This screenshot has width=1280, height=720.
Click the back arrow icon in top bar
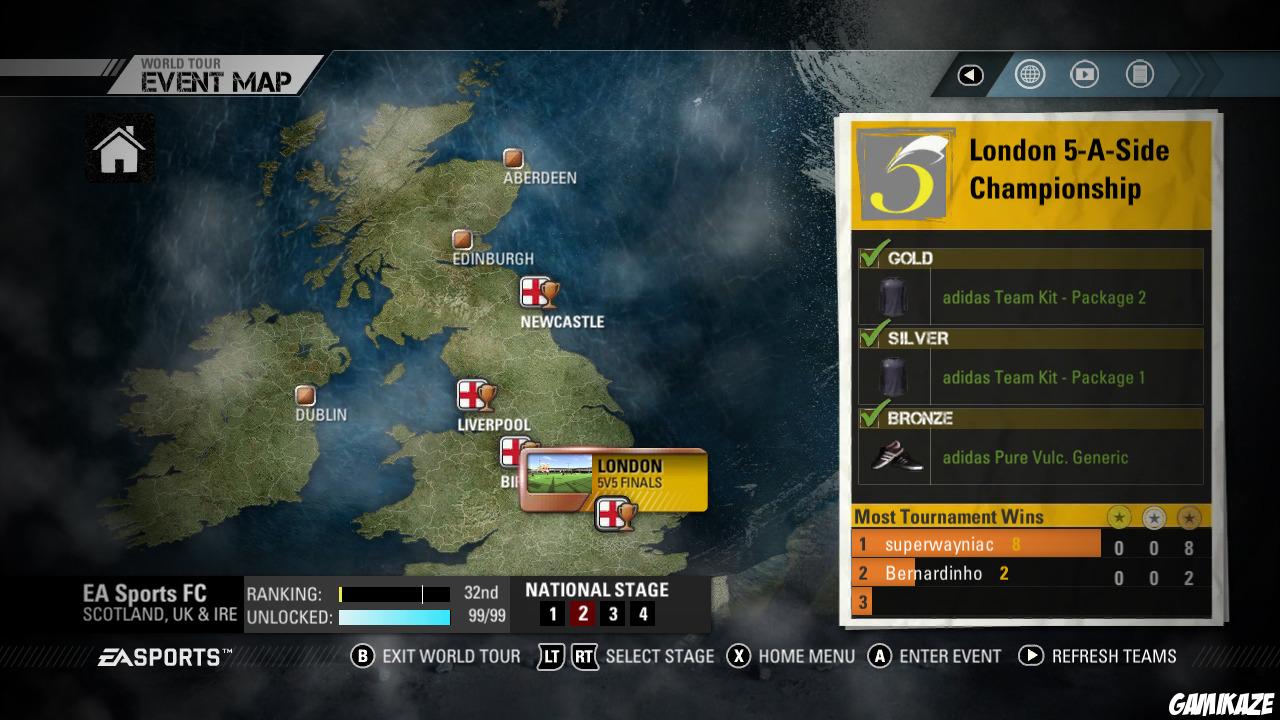coord(970,75)
